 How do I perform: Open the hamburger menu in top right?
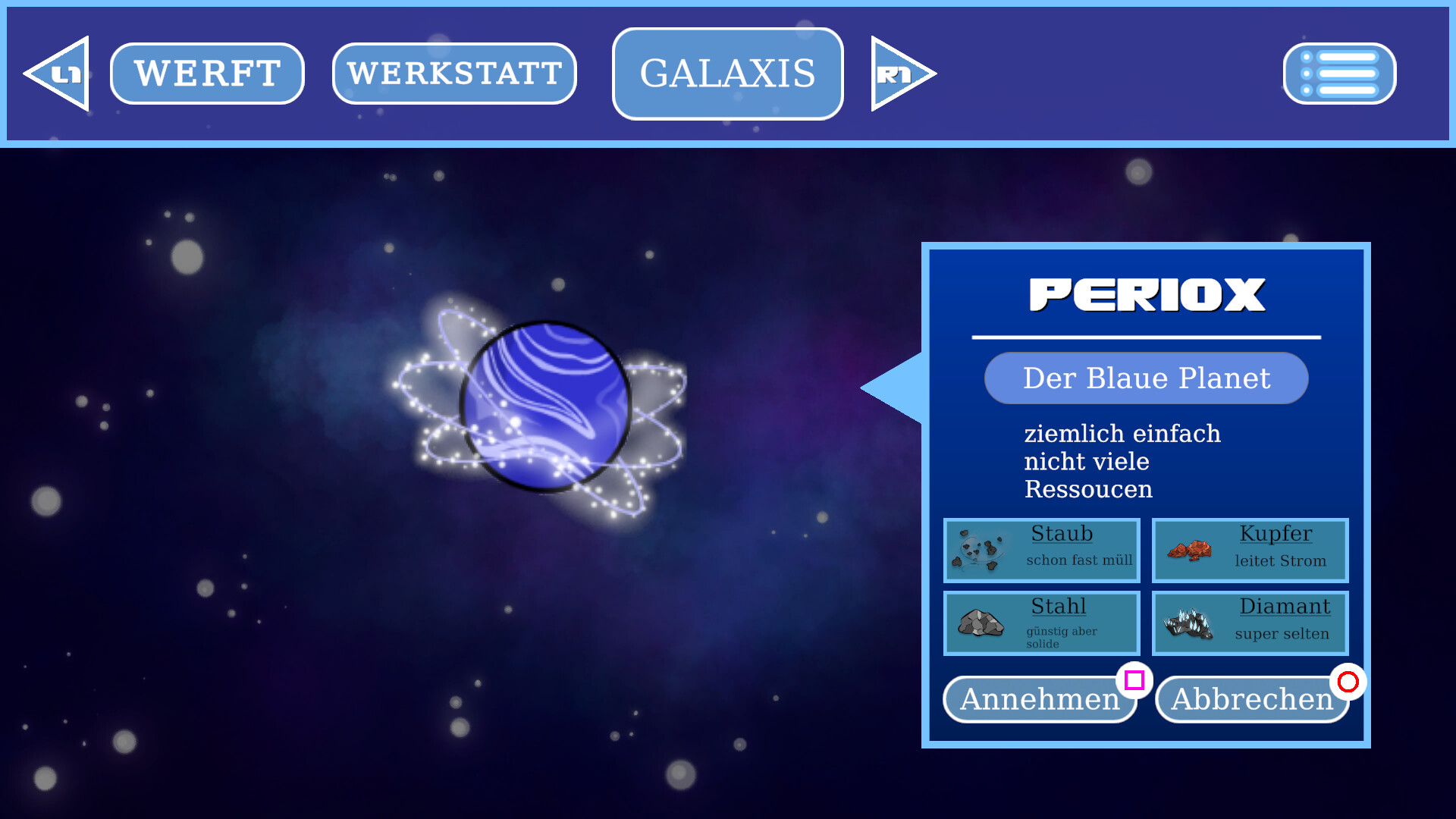(1339, 74)
